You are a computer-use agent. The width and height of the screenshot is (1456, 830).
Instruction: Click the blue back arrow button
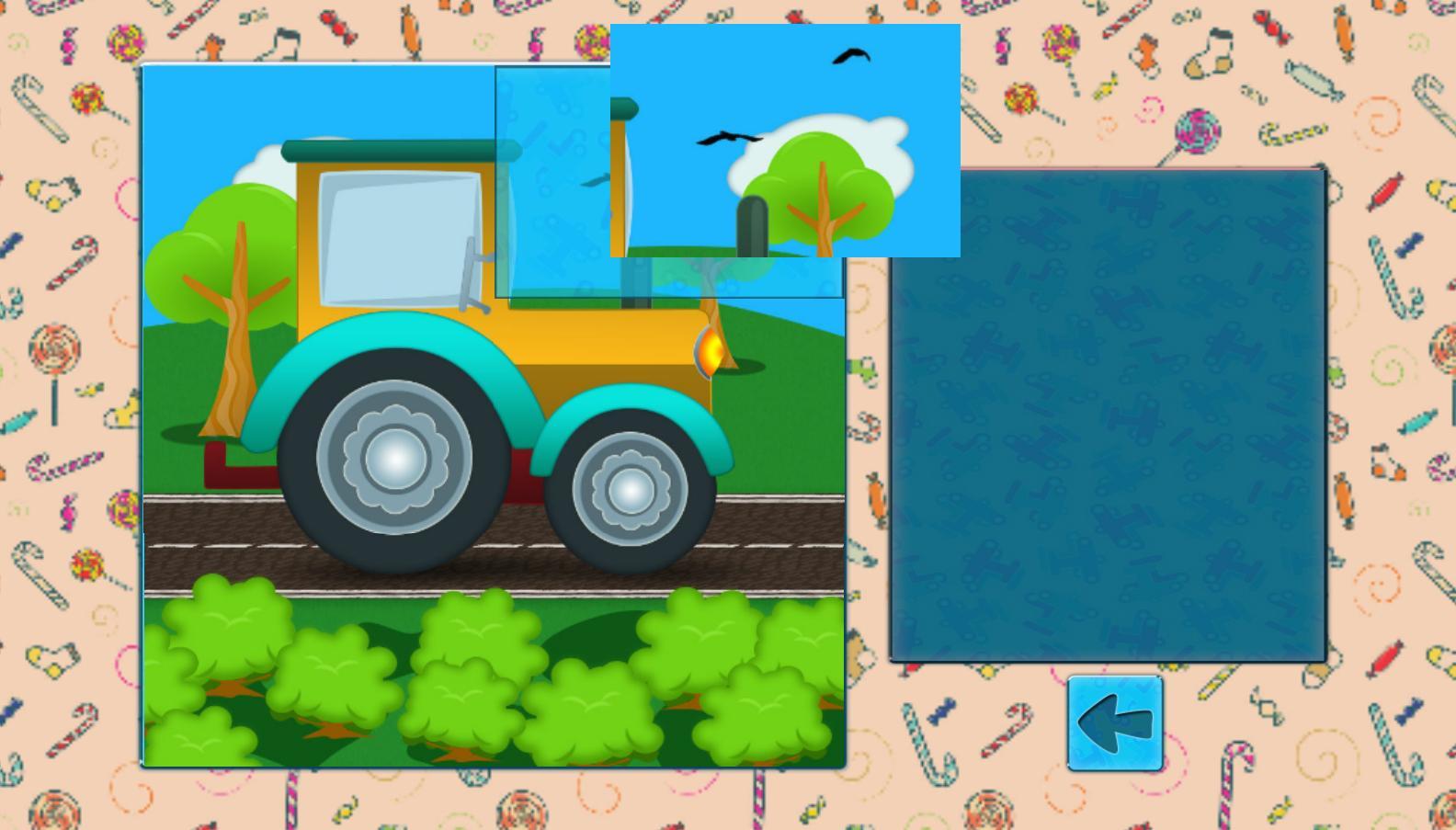(1113, 722)
